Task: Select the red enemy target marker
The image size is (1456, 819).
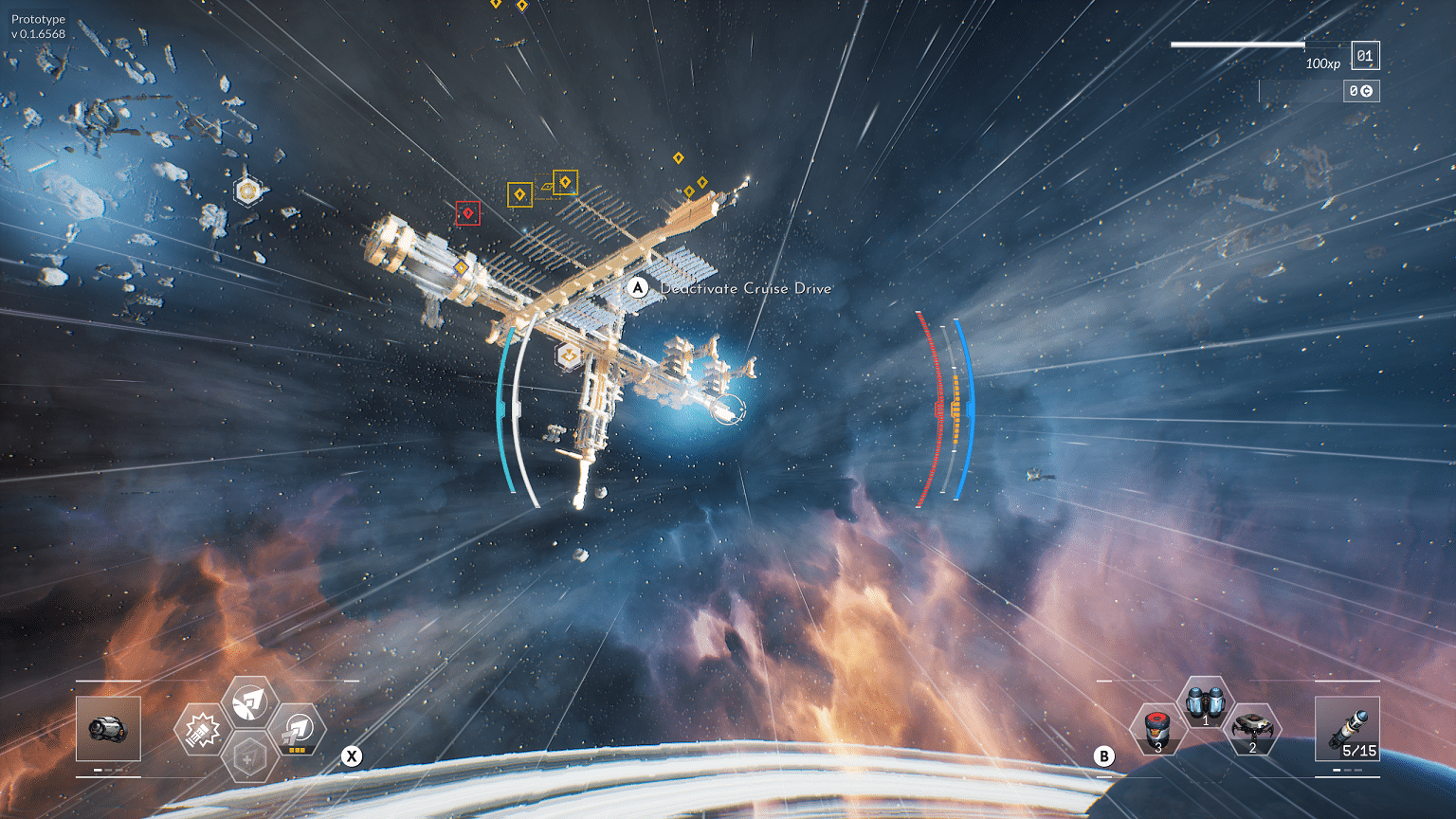Action: click(467, 213)
